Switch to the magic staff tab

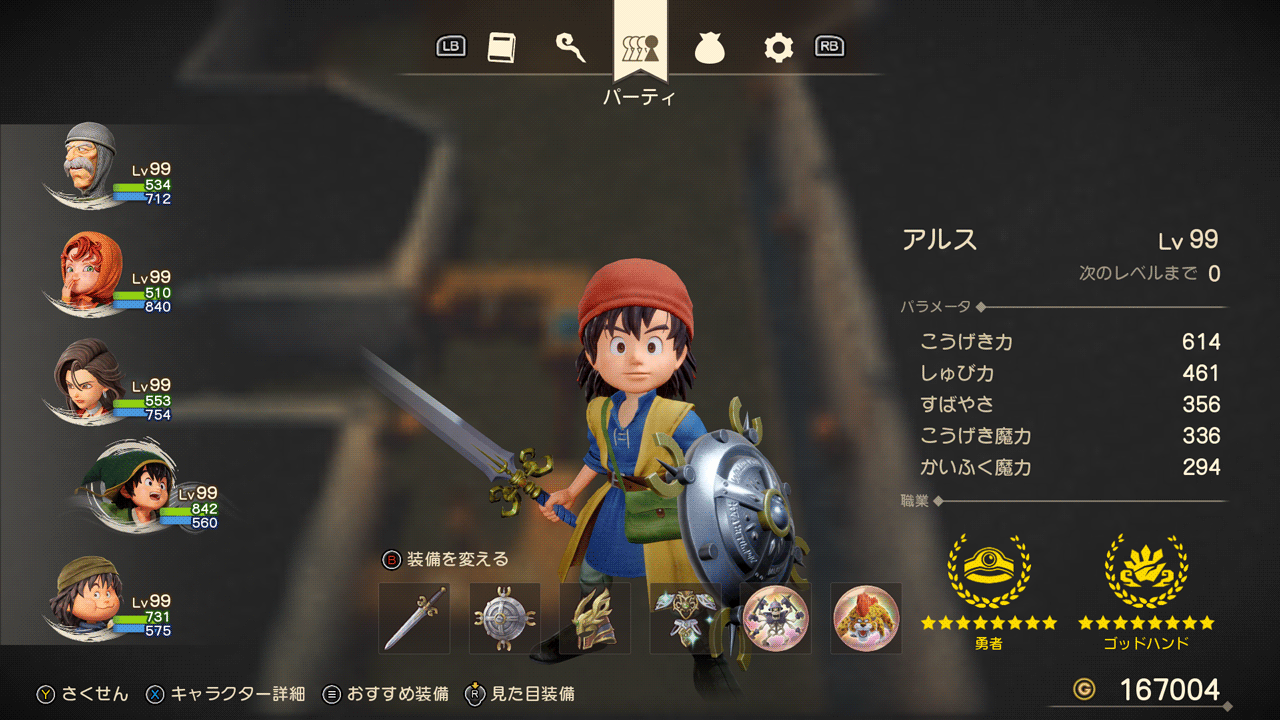tap(570, 47)
